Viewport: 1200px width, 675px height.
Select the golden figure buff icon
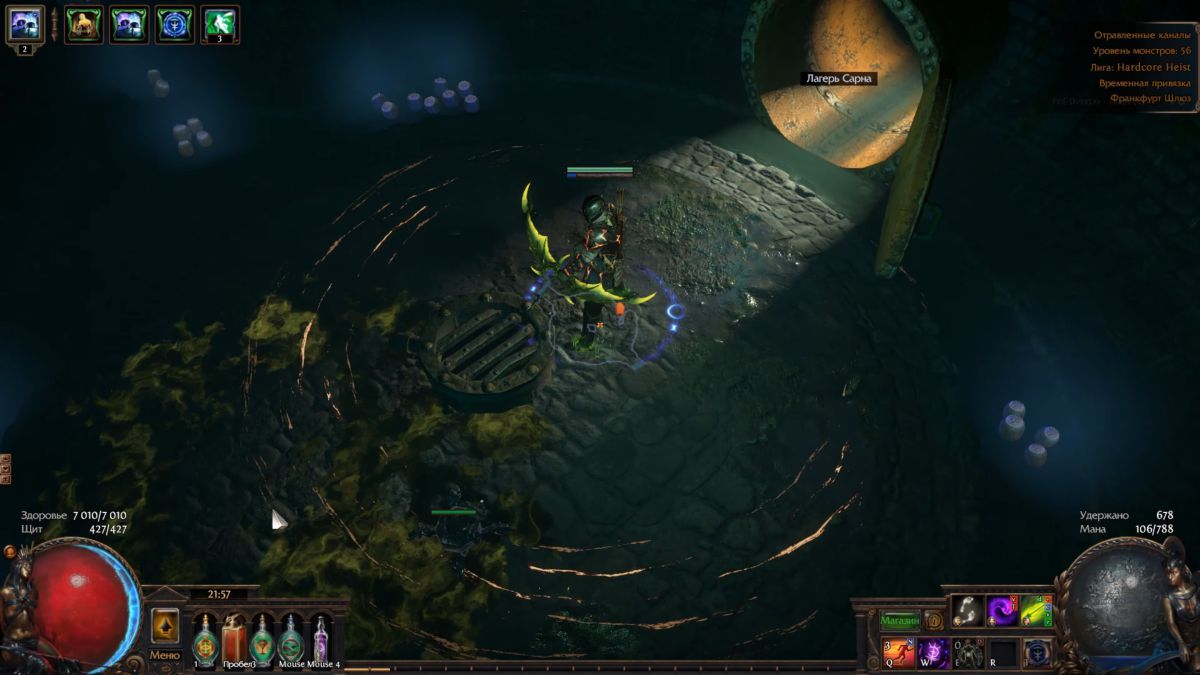pyautogui.click(x=84, y=24)
